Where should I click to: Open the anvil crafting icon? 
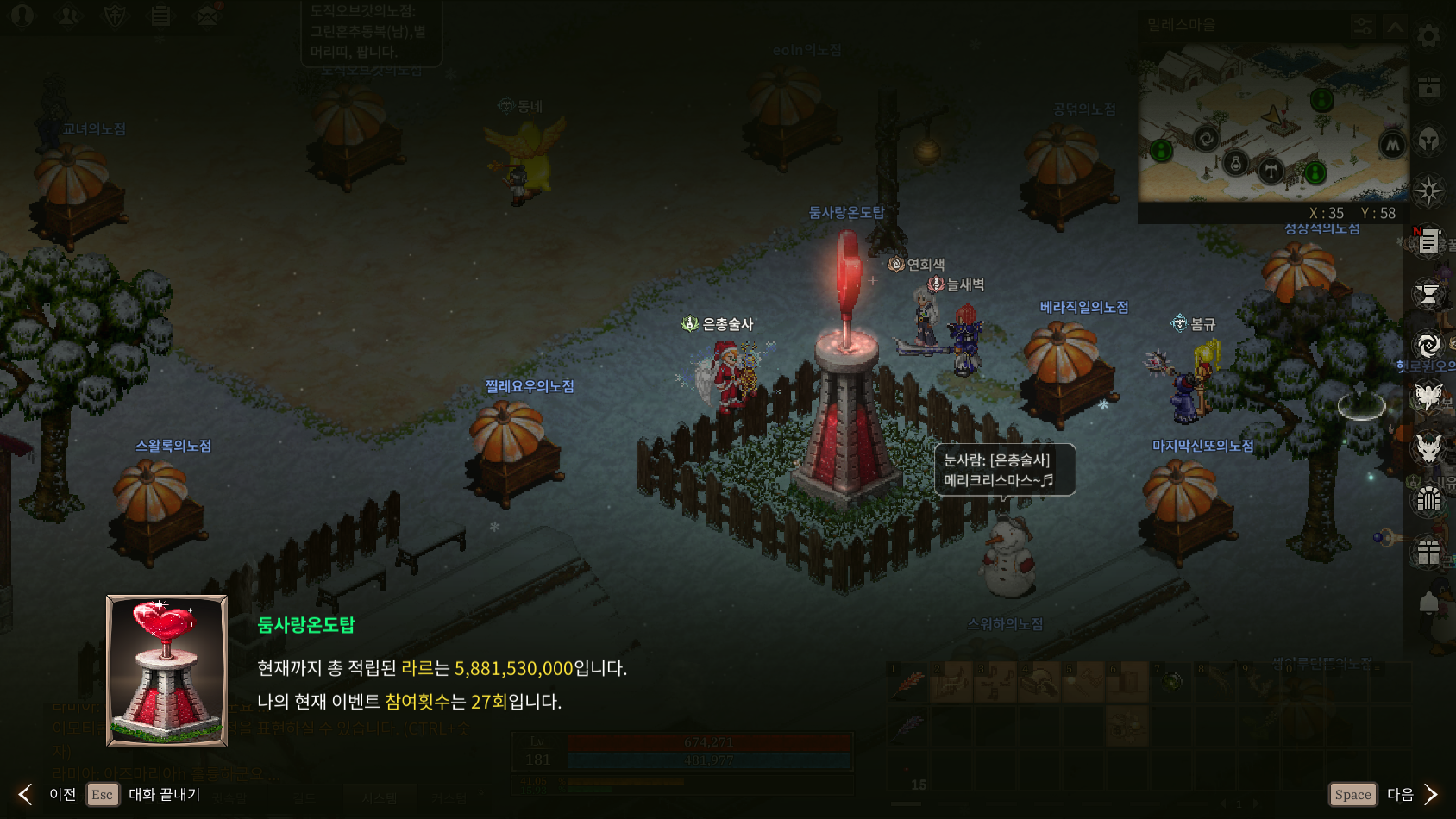[1428, 295]
